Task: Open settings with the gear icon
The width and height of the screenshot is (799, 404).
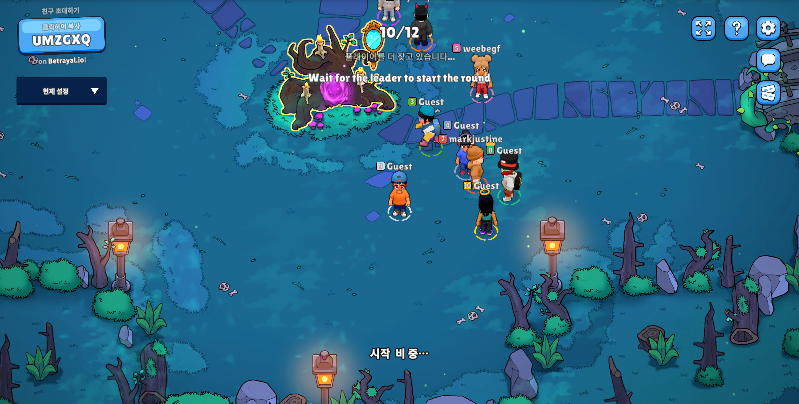Action: point(768,28)
